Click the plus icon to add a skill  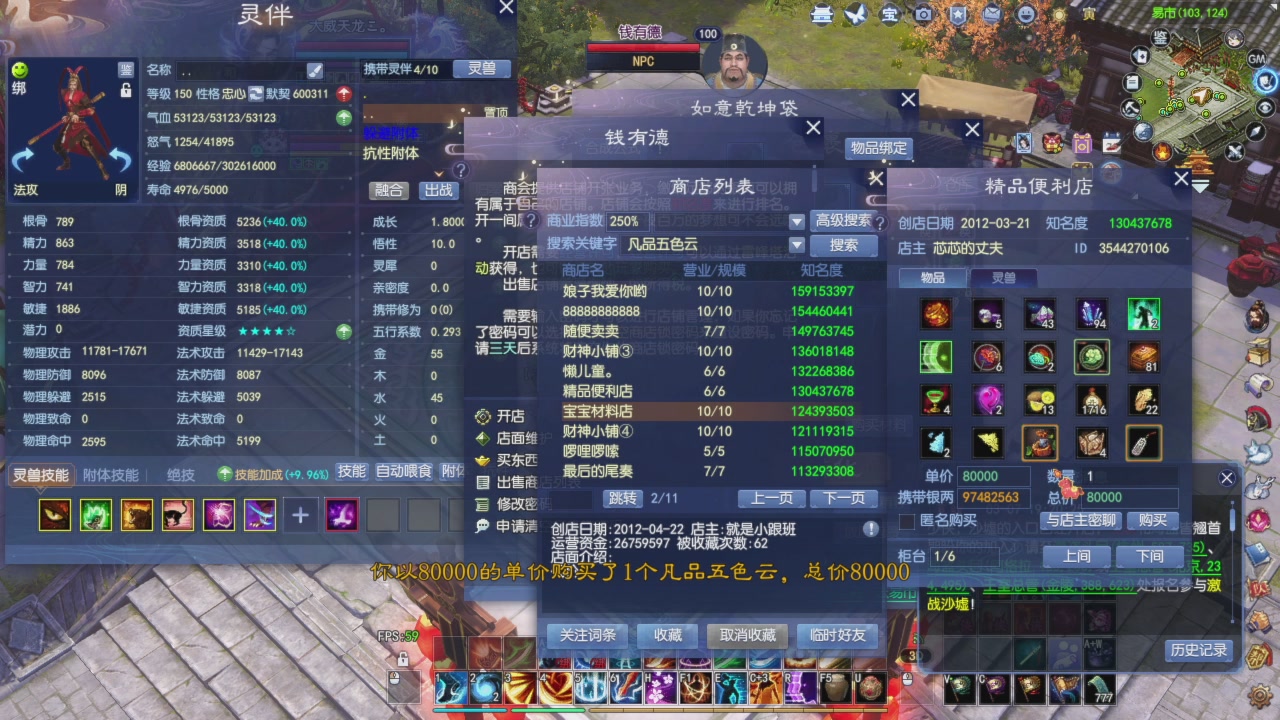[x=301, y=514]
